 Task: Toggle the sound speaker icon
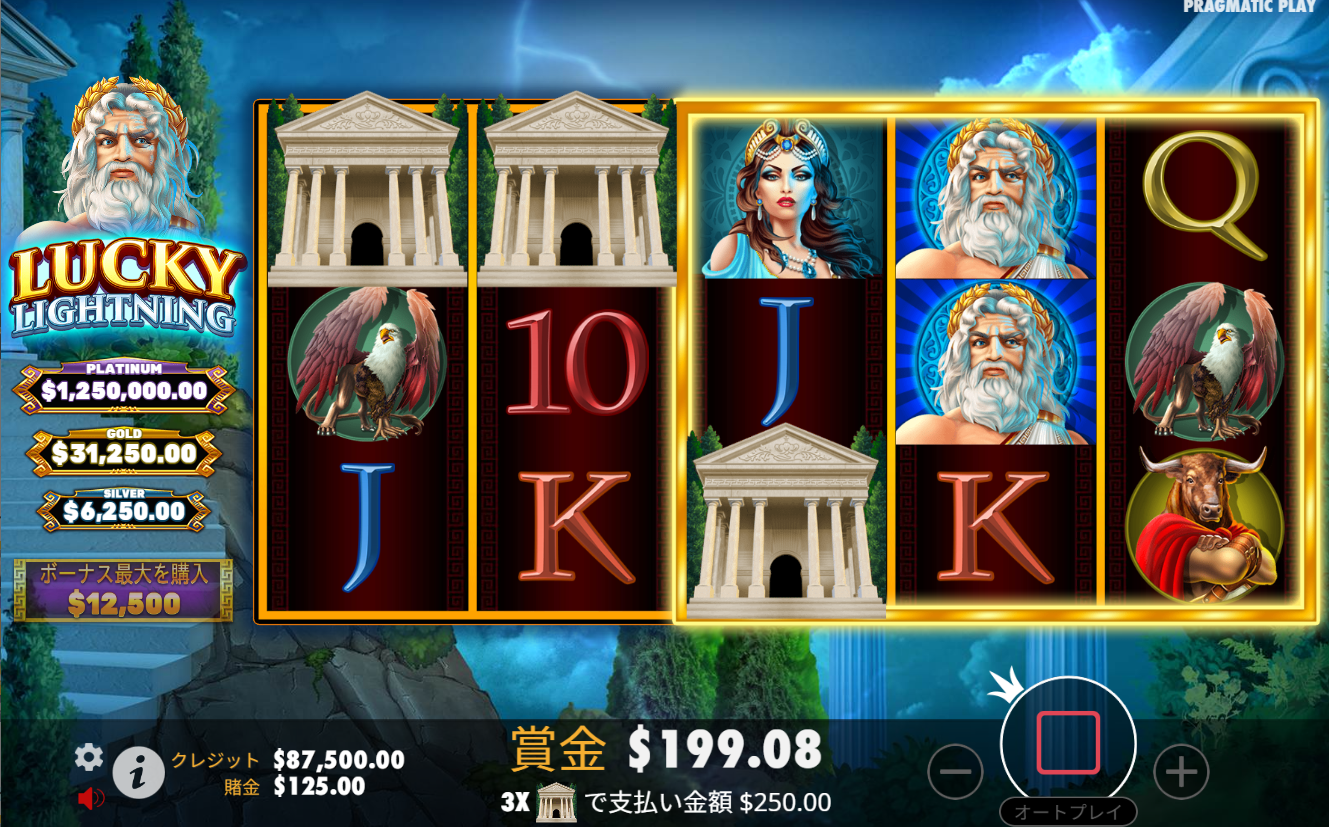coord(91,798)
